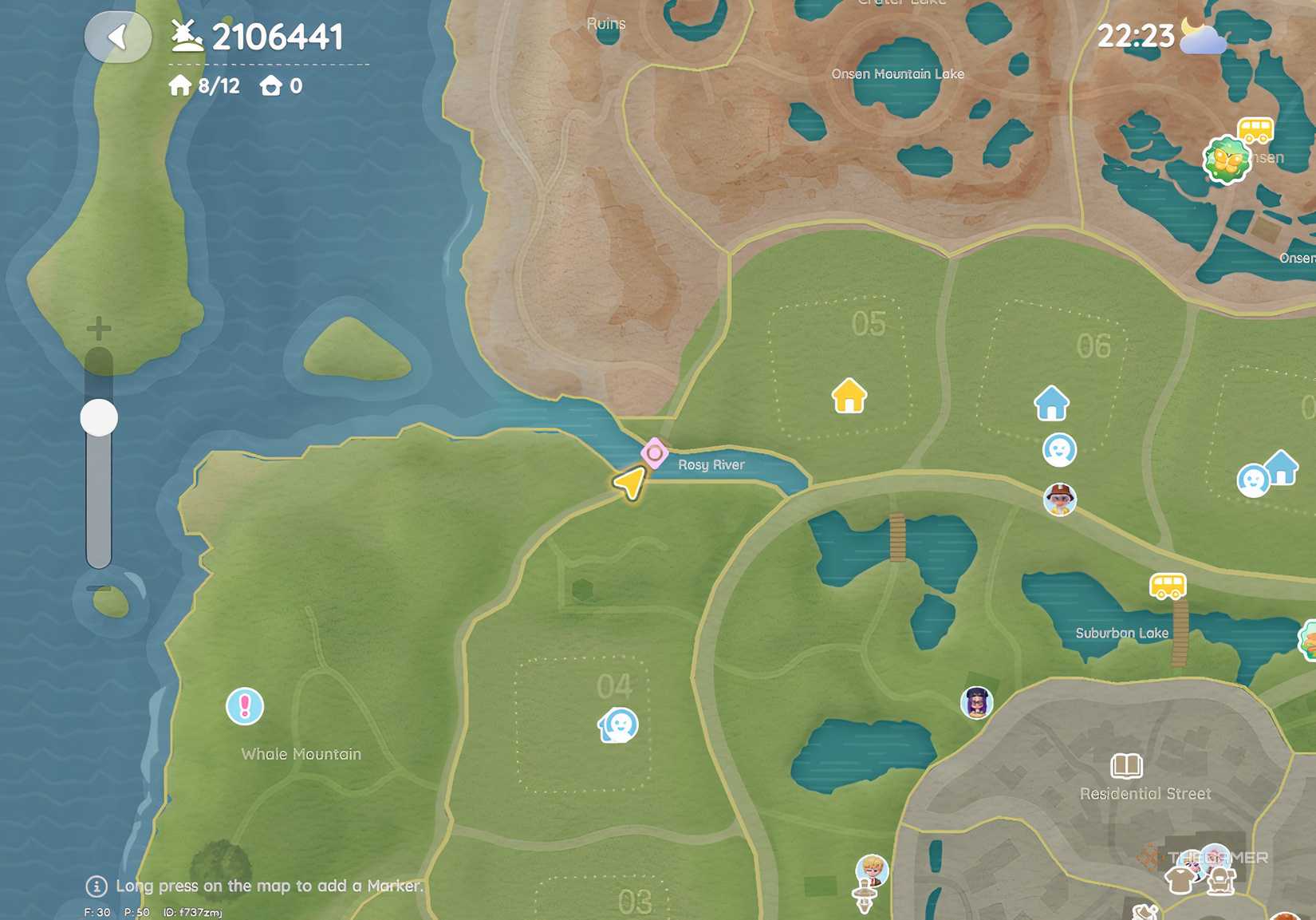Click the T-shirt clothing shop icon

point(1179,880)
